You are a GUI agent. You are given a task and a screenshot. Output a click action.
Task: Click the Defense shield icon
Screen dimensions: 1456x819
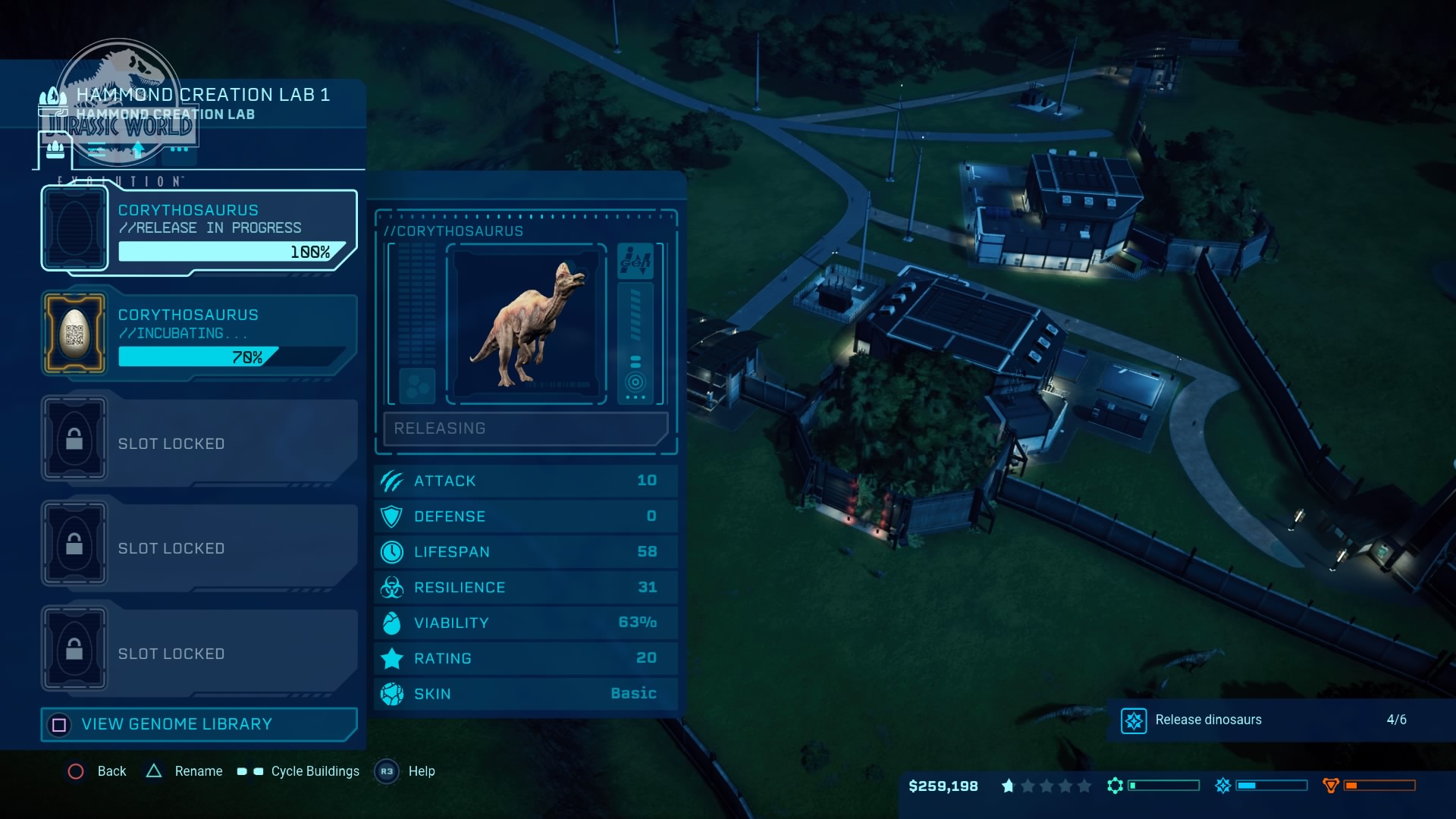pyautogui.click(x=391, y=516)
